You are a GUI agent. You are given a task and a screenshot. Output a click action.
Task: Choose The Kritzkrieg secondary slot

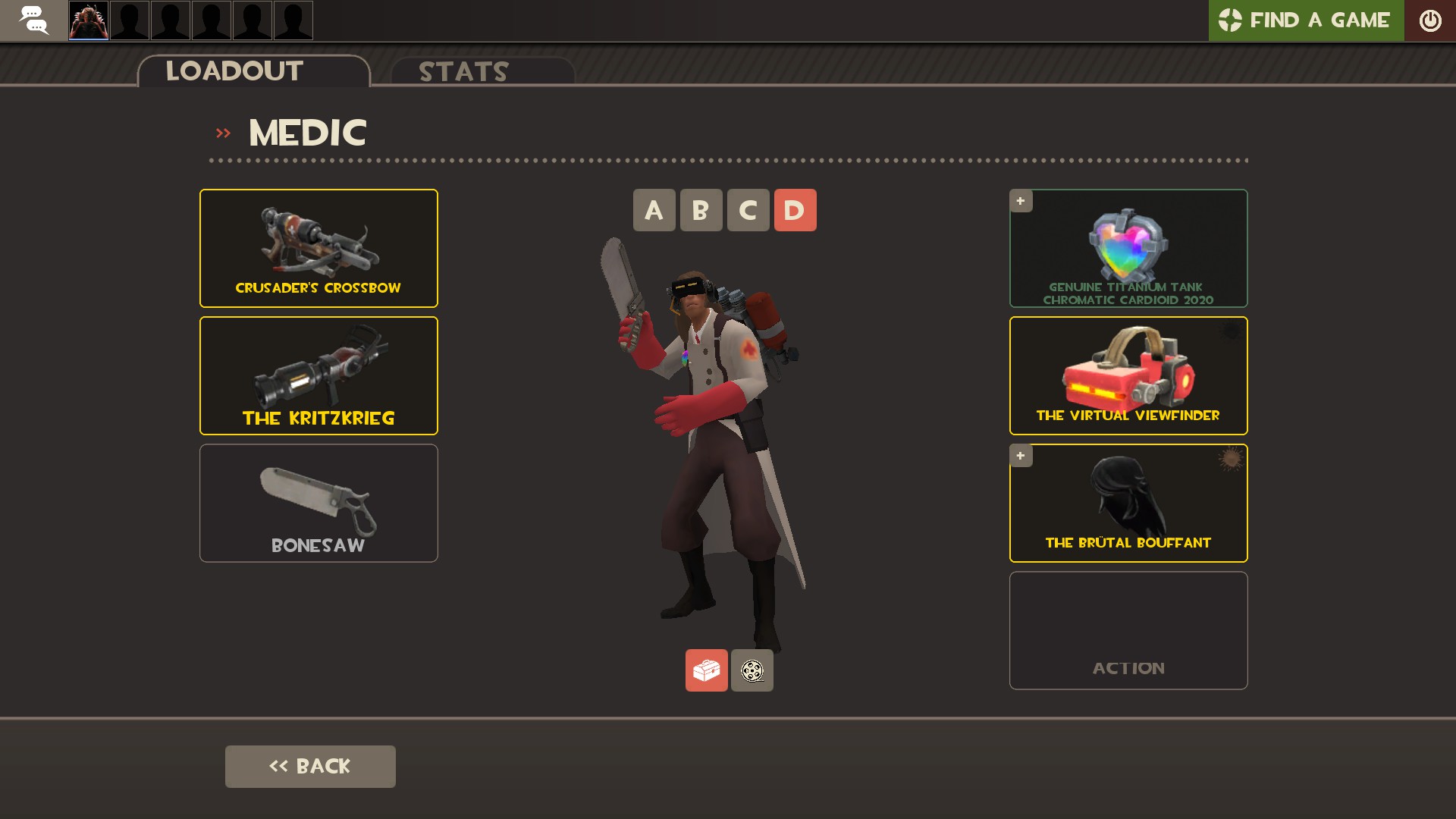(x=318, y=375)
